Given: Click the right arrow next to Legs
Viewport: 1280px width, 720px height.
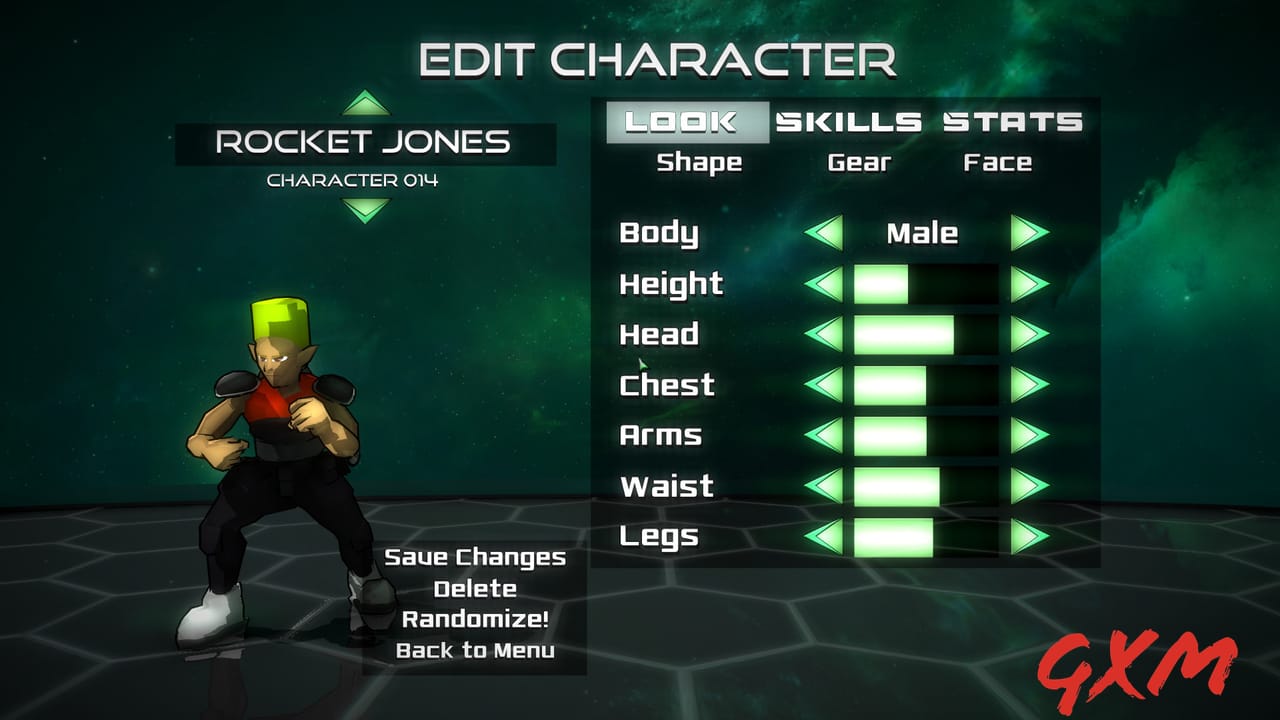Looking at the screenshot, I should coord(1030,537).
